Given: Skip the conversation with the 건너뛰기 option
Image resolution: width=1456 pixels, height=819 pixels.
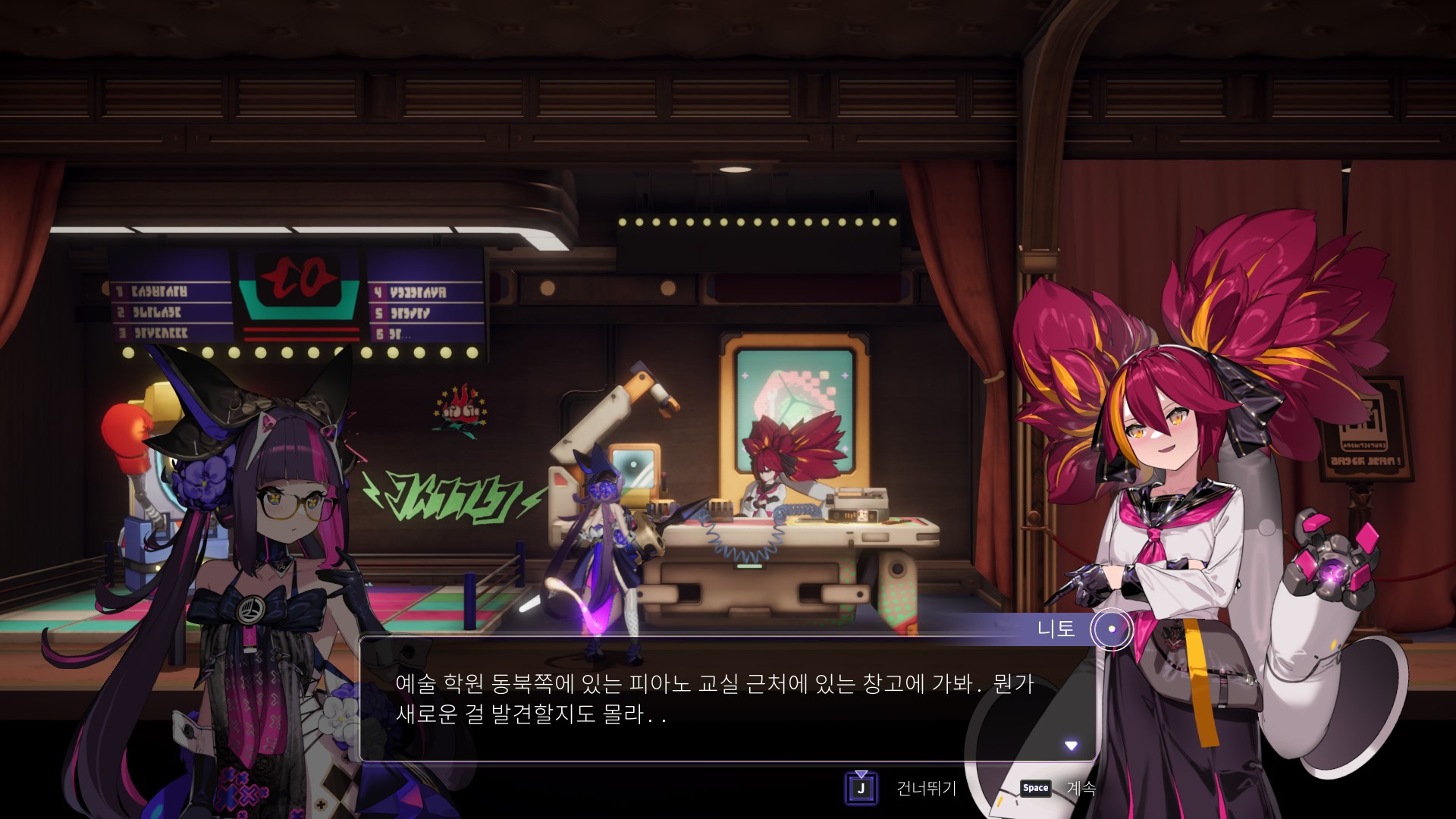Looking at the screenshot, I should click(x=926, y=789).
